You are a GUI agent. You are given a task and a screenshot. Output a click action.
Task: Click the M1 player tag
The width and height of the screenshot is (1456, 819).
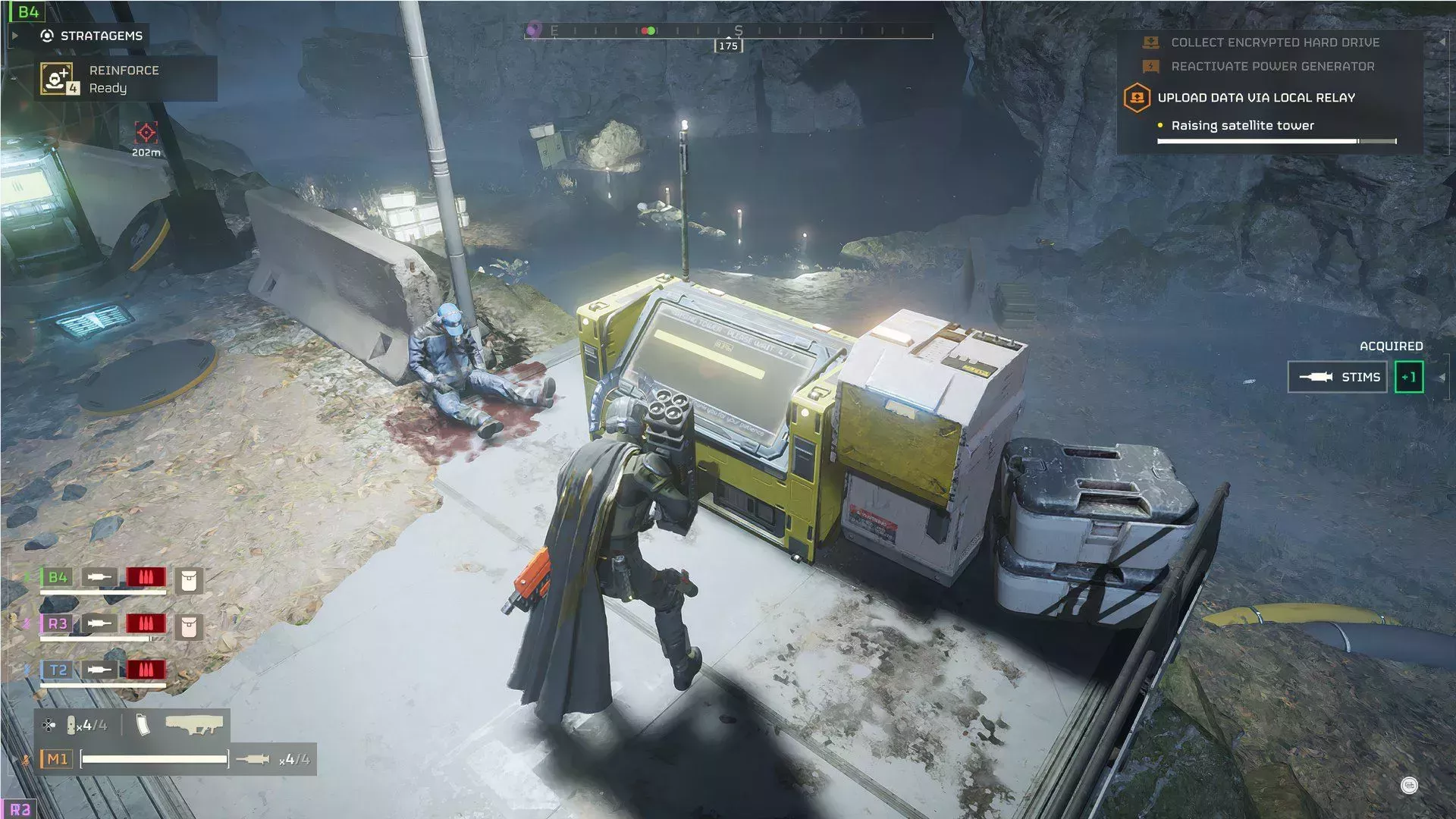(58, 759)
